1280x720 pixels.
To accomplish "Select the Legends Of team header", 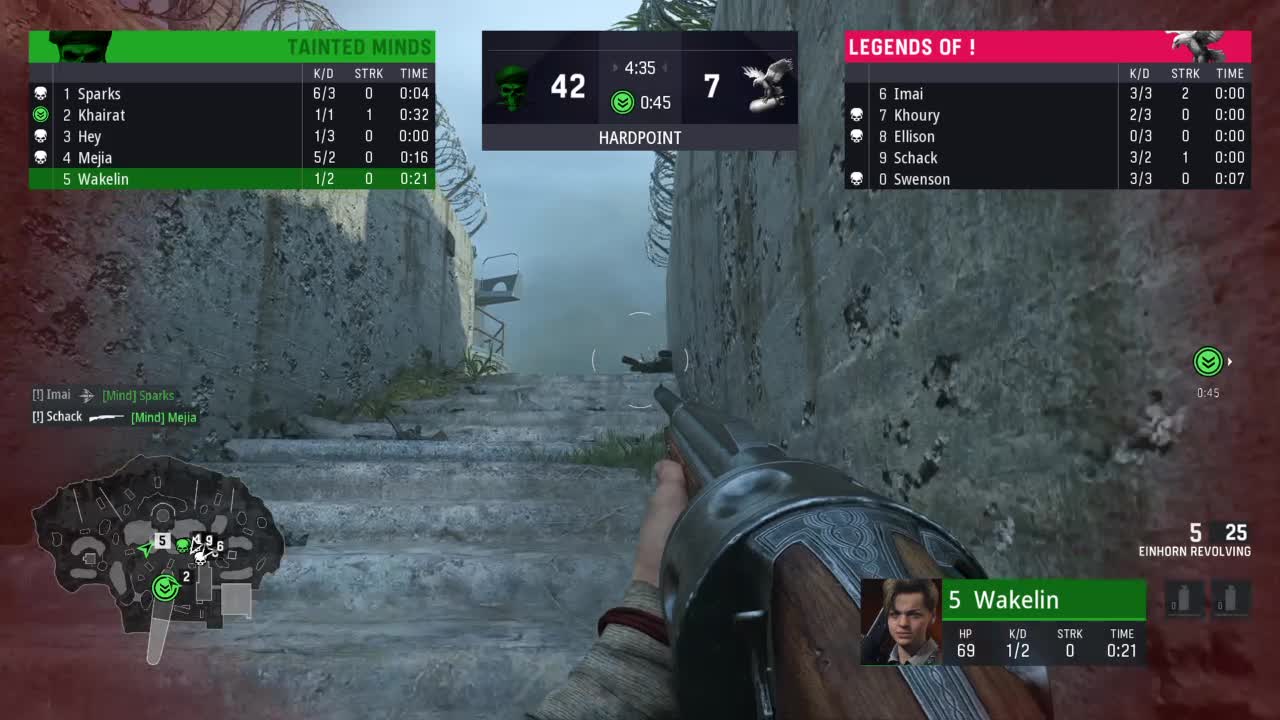I will pyautogui.click(x=1047, y=47).
